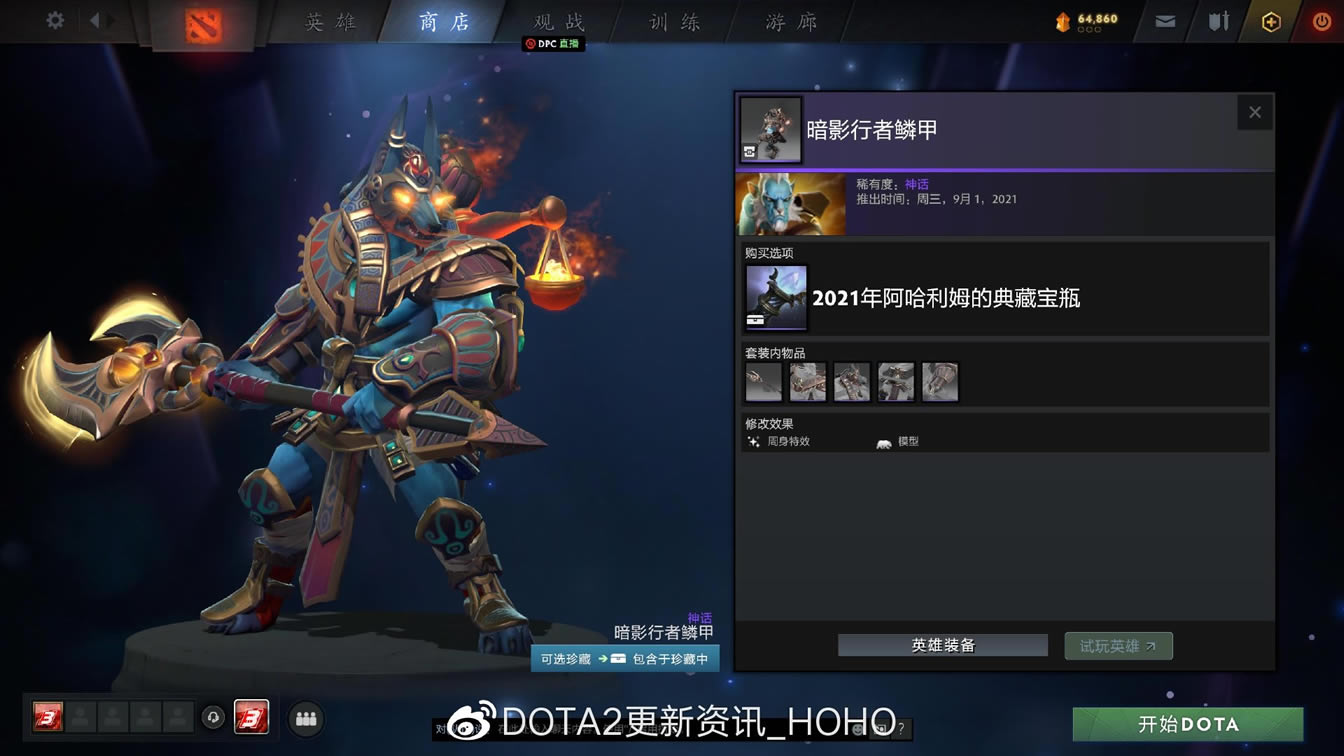Click the 周身特效 sparkle effect icon
1344x756 pixels.
[753, 441]
